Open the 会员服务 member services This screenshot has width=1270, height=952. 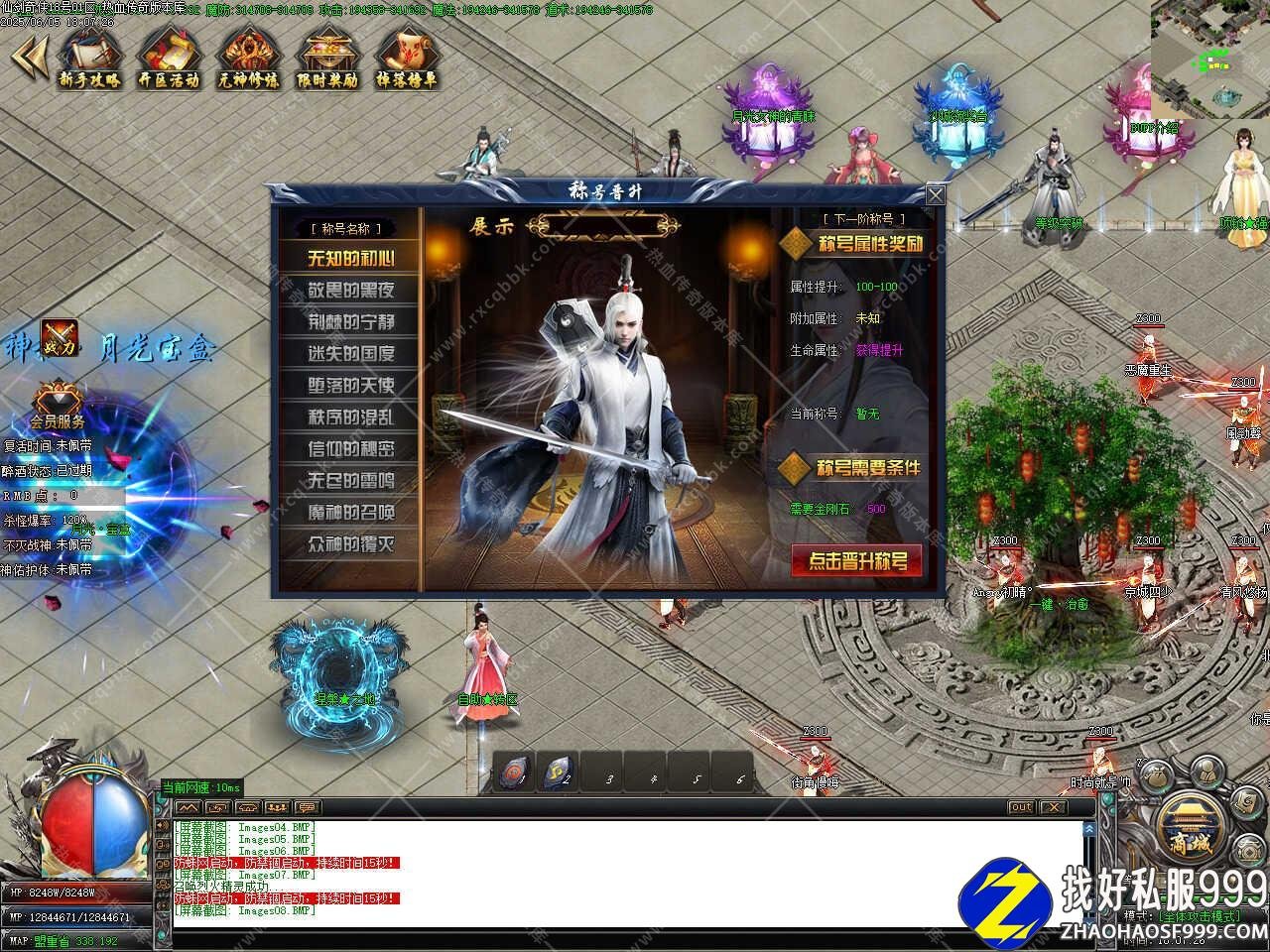tap(58, 409)
